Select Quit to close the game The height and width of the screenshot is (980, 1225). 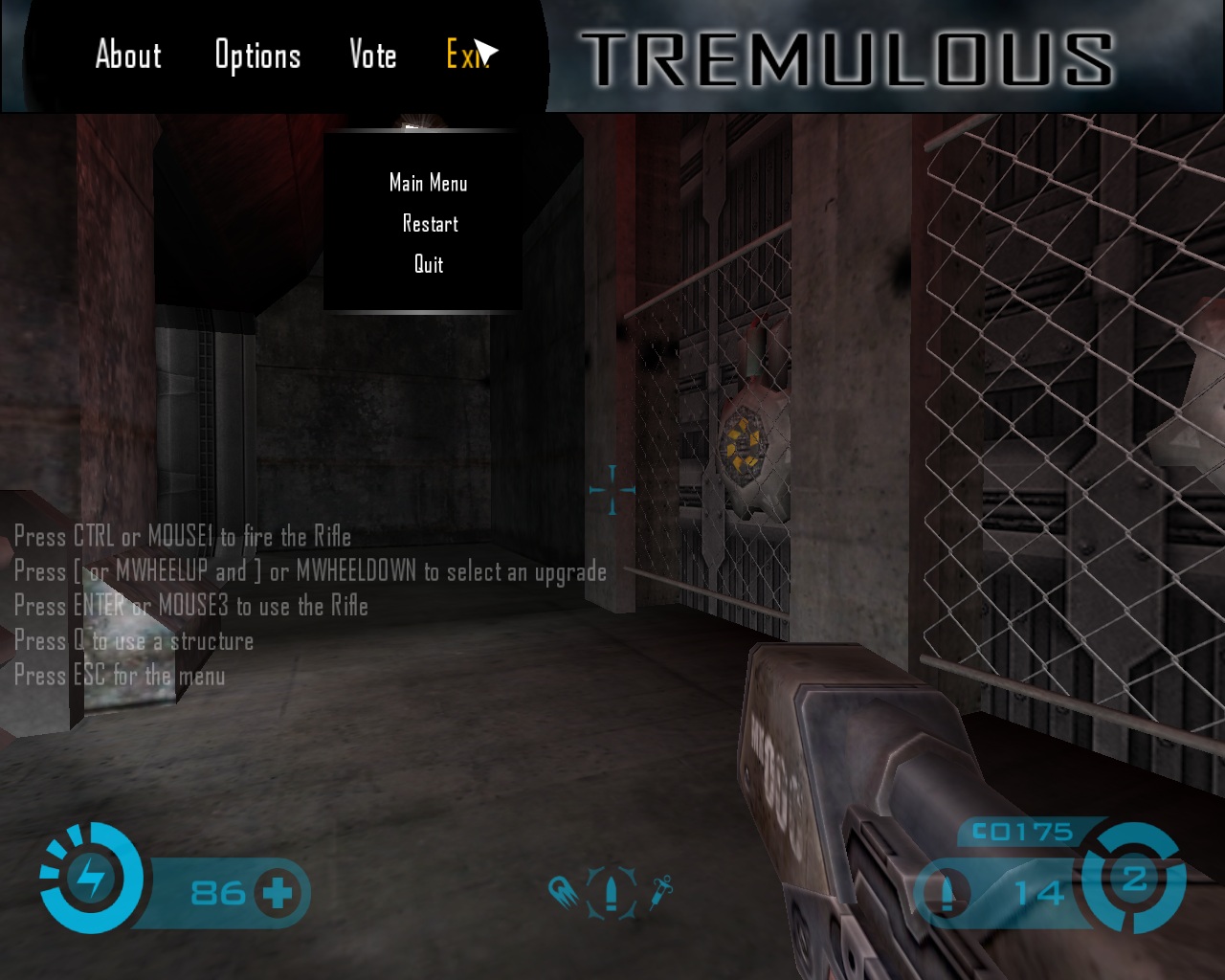[428, 265]
